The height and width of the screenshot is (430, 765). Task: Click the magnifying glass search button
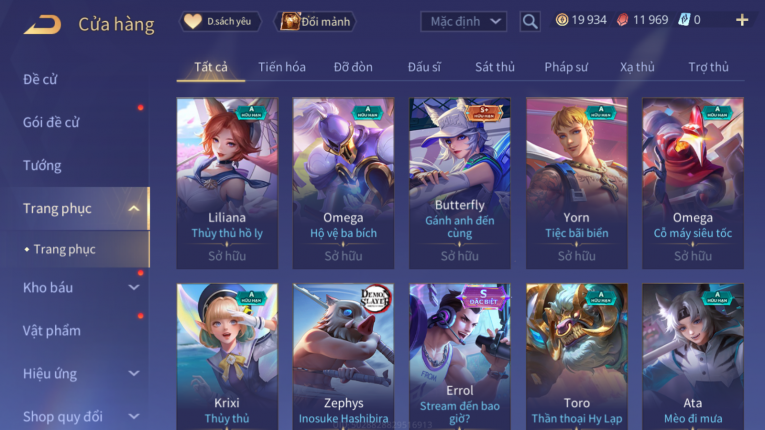[x=530, y=21]
